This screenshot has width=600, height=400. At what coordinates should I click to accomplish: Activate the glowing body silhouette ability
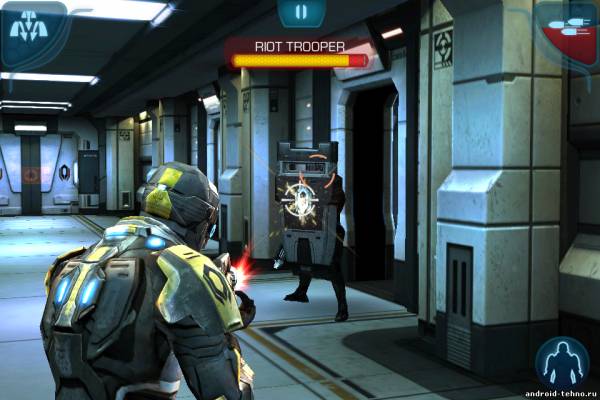tap(561, 363)
